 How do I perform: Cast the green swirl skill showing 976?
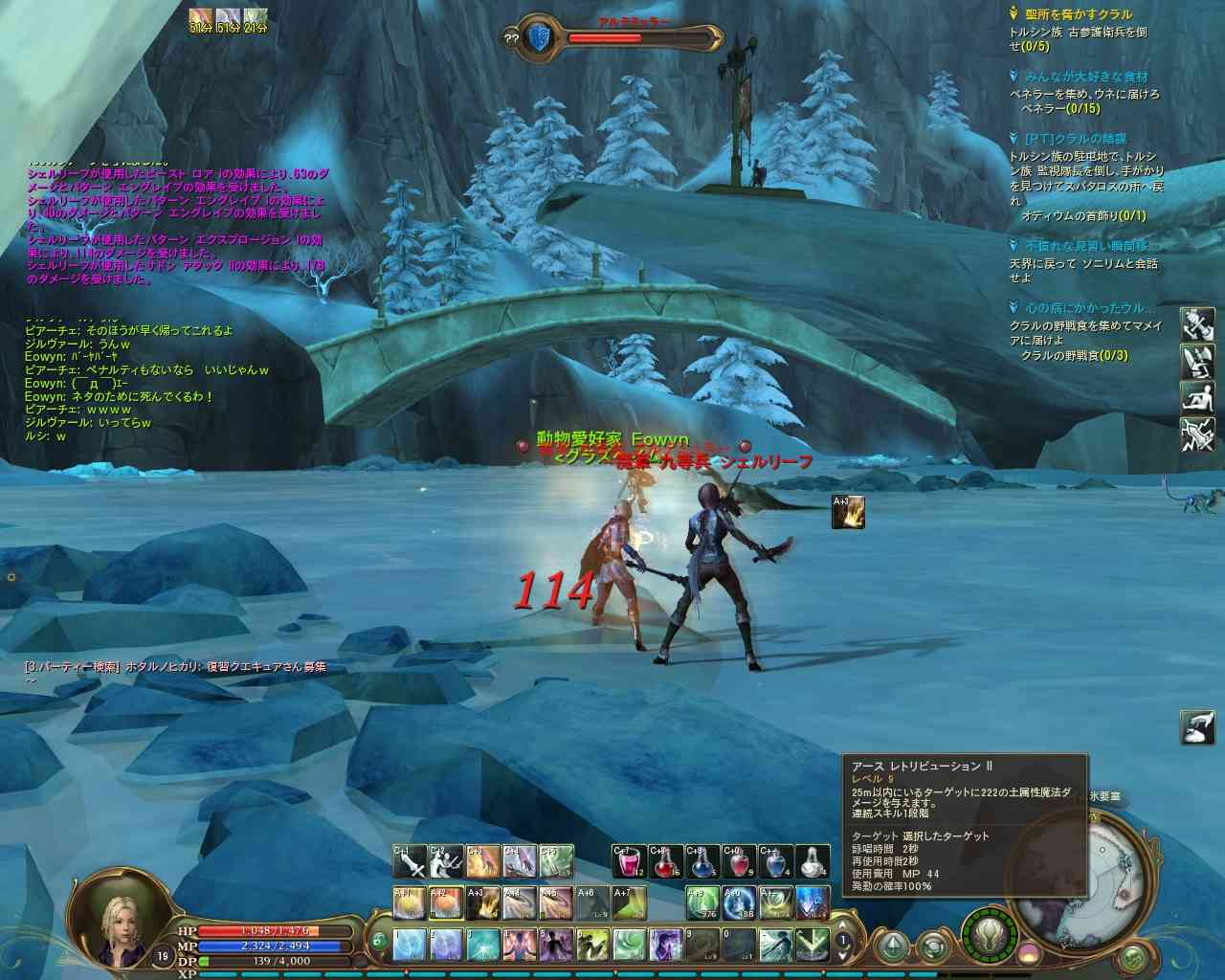click(702, 902)
